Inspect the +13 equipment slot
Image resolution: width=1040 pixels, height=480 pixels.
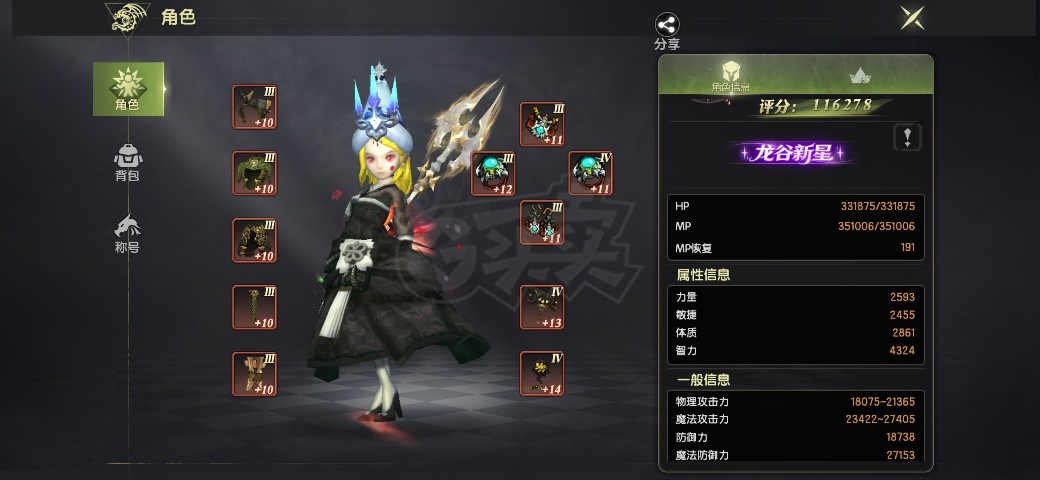(542, 307)
